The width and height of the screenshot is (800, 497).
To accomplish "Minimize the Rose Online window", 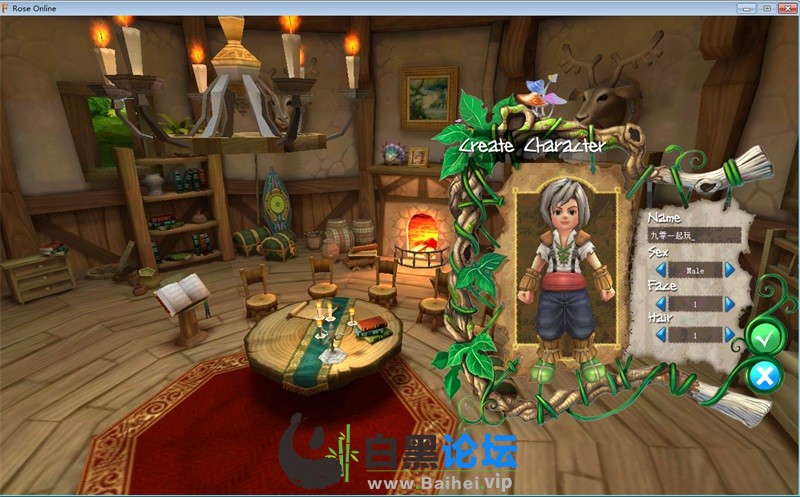I will 744,8.
